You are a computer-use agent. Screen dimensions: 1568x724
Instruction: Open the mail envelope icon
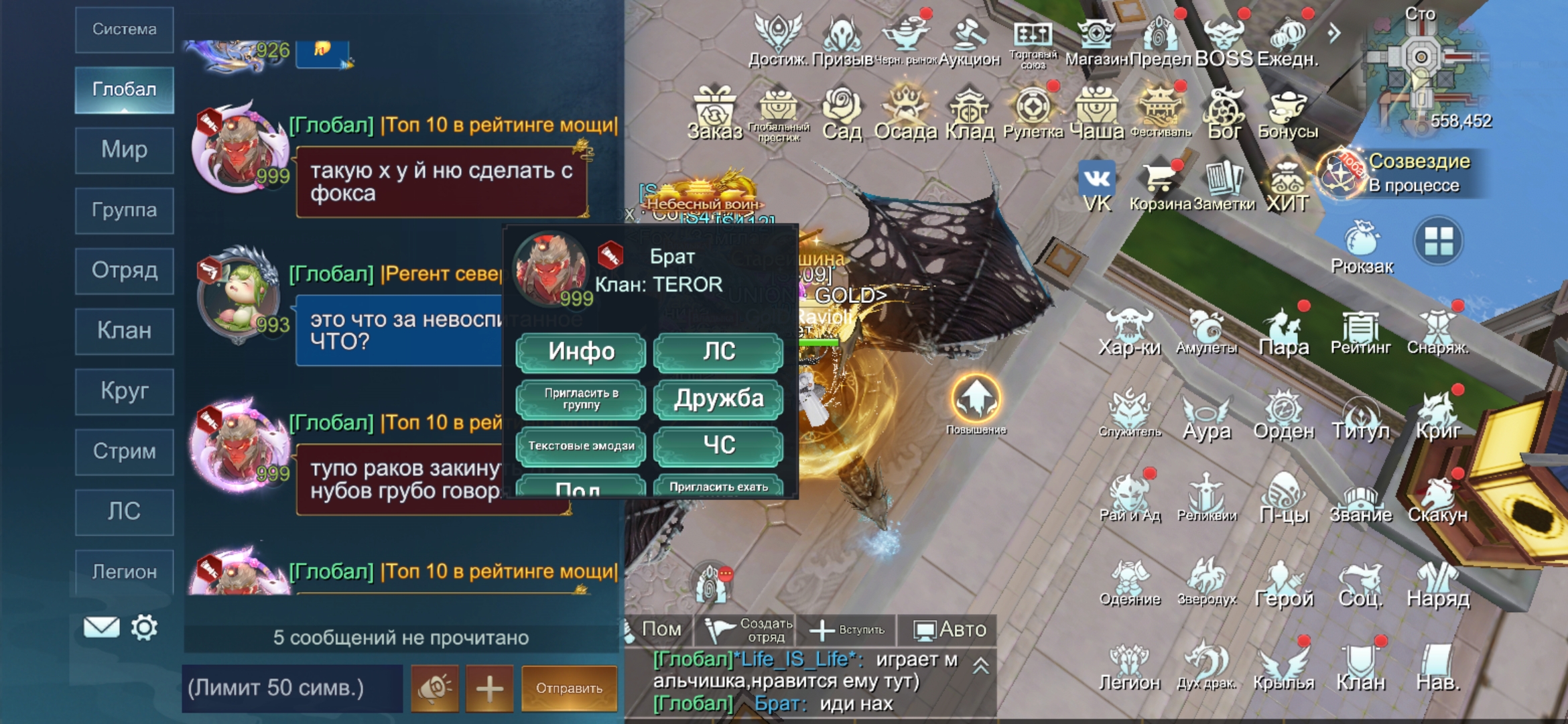point(101,627)
